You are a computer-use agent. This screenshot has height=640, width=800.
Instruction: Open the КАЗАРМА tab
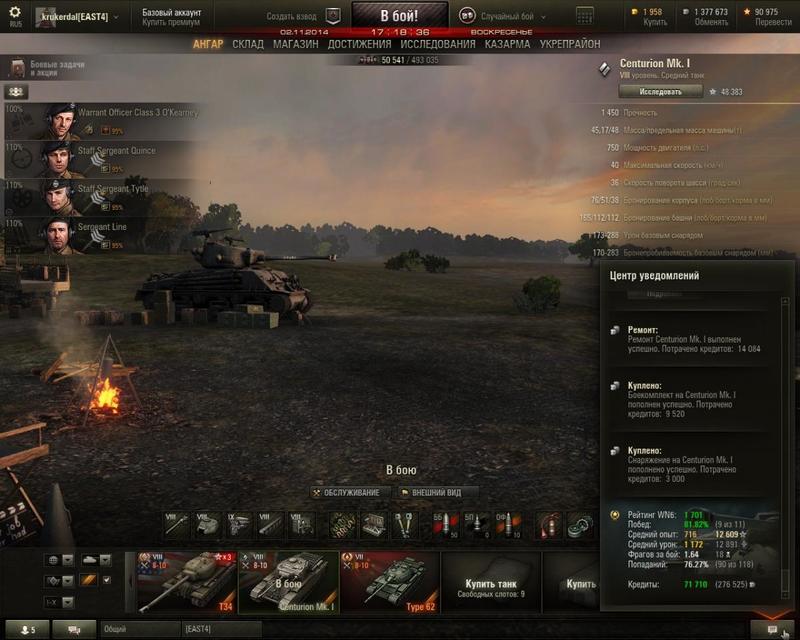(x=508, y=45)
